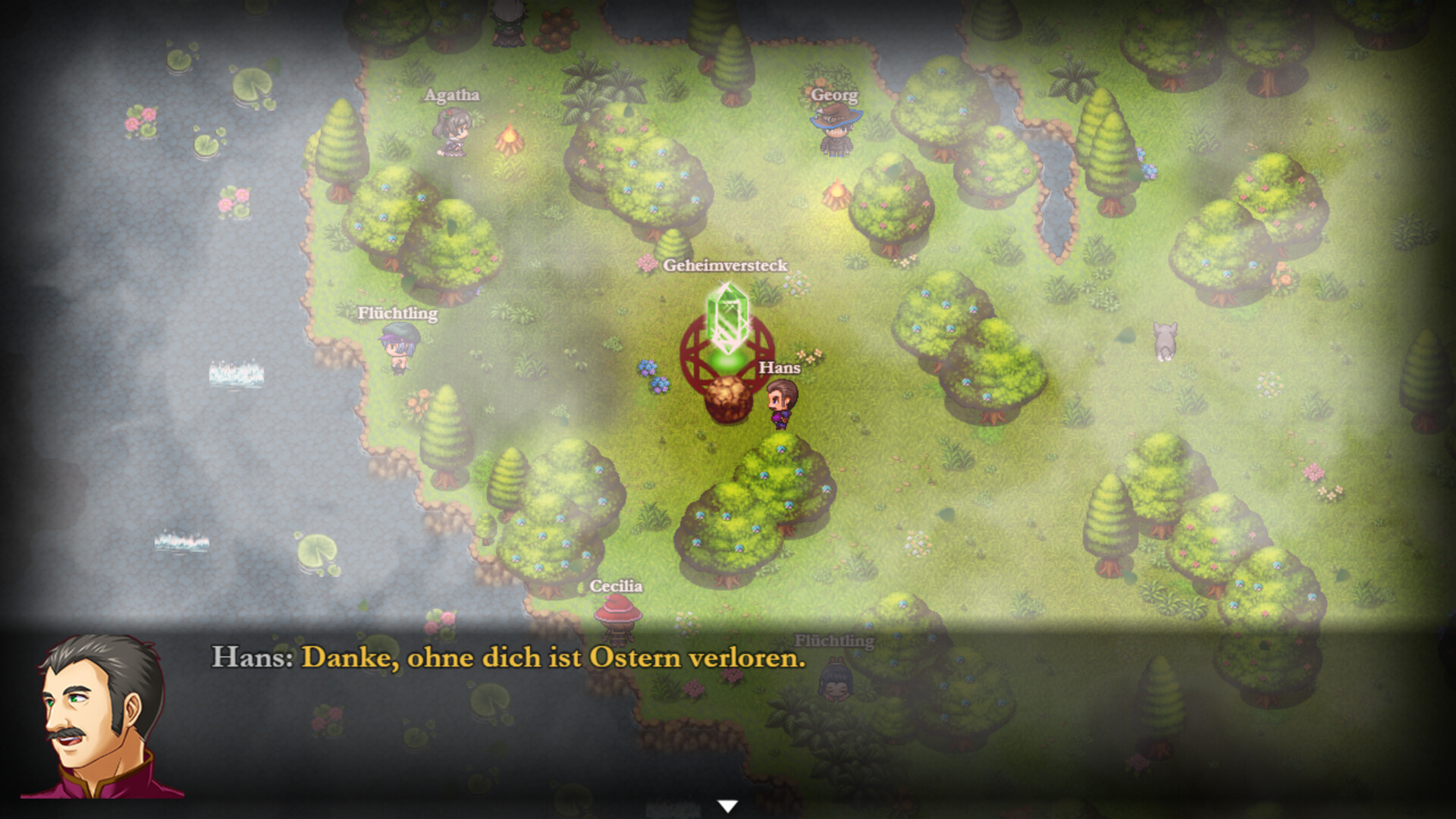Click the campfire next to Agatha

[x=508, y=140]
